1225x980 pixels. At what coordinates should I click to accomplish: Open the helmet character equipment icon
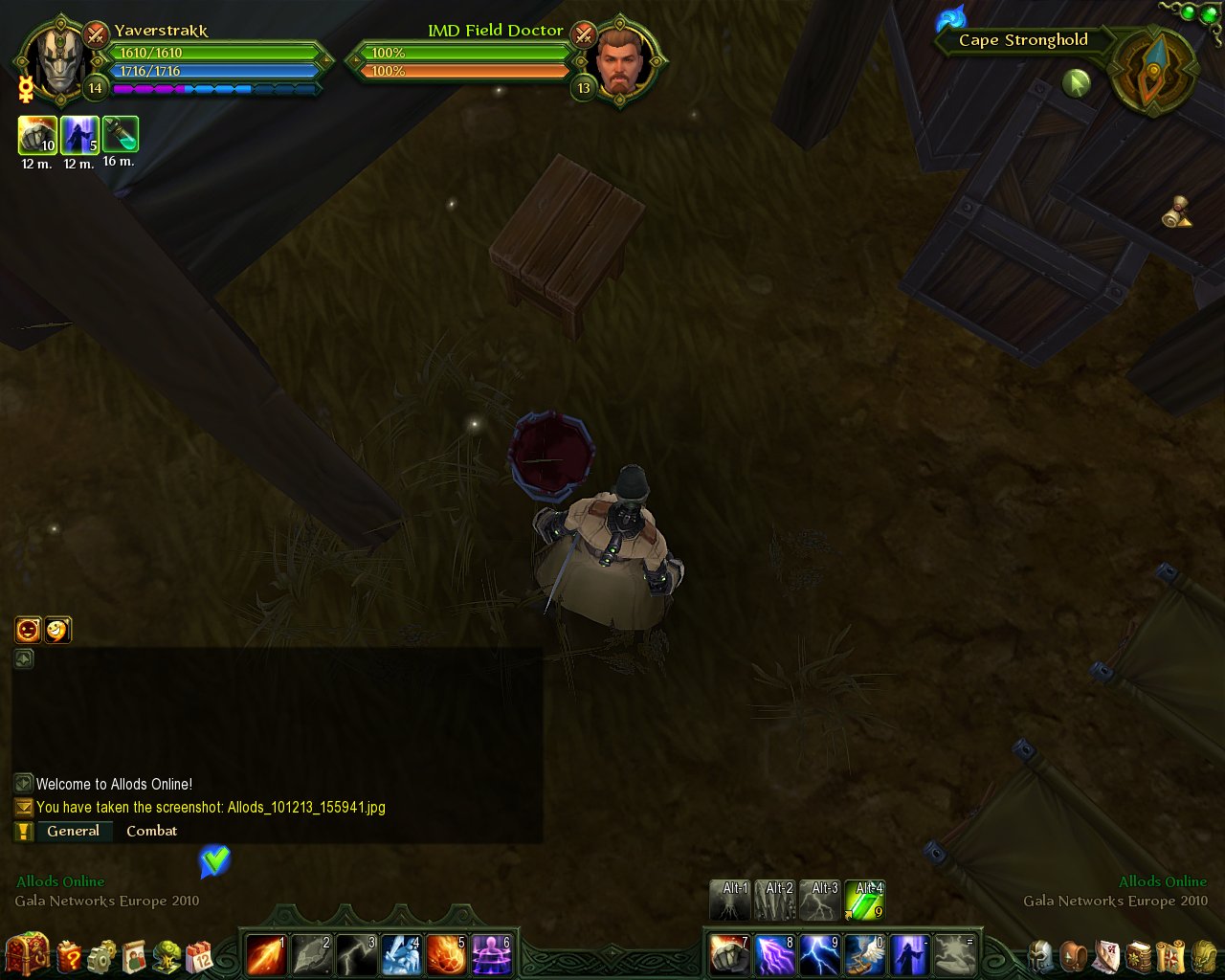1041,955
